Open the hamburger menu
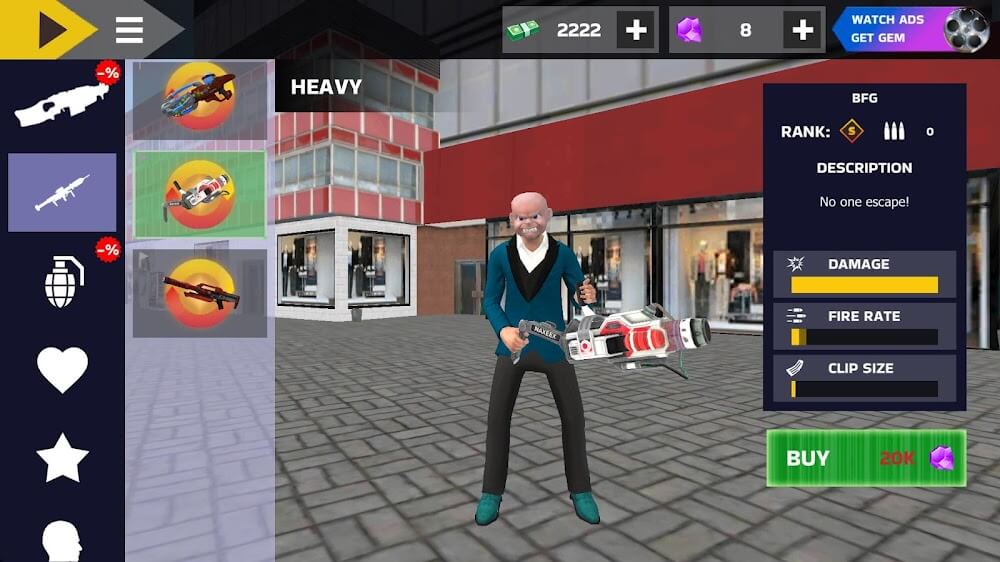The image size is (1000, 562). 130,30
